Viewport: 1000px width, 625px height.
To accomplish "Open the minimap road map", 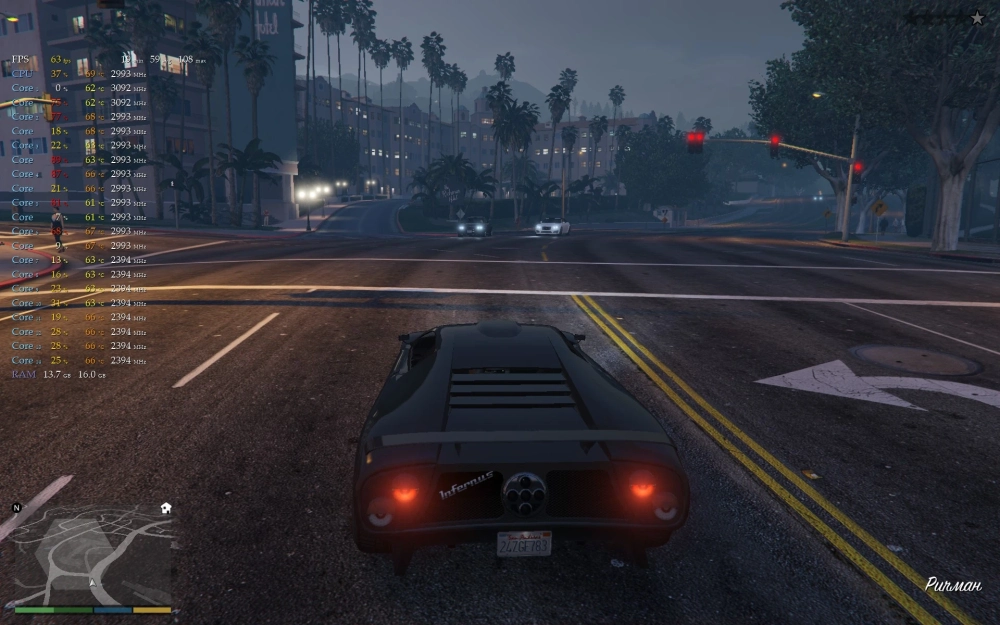I will click(x=92, y=553).
